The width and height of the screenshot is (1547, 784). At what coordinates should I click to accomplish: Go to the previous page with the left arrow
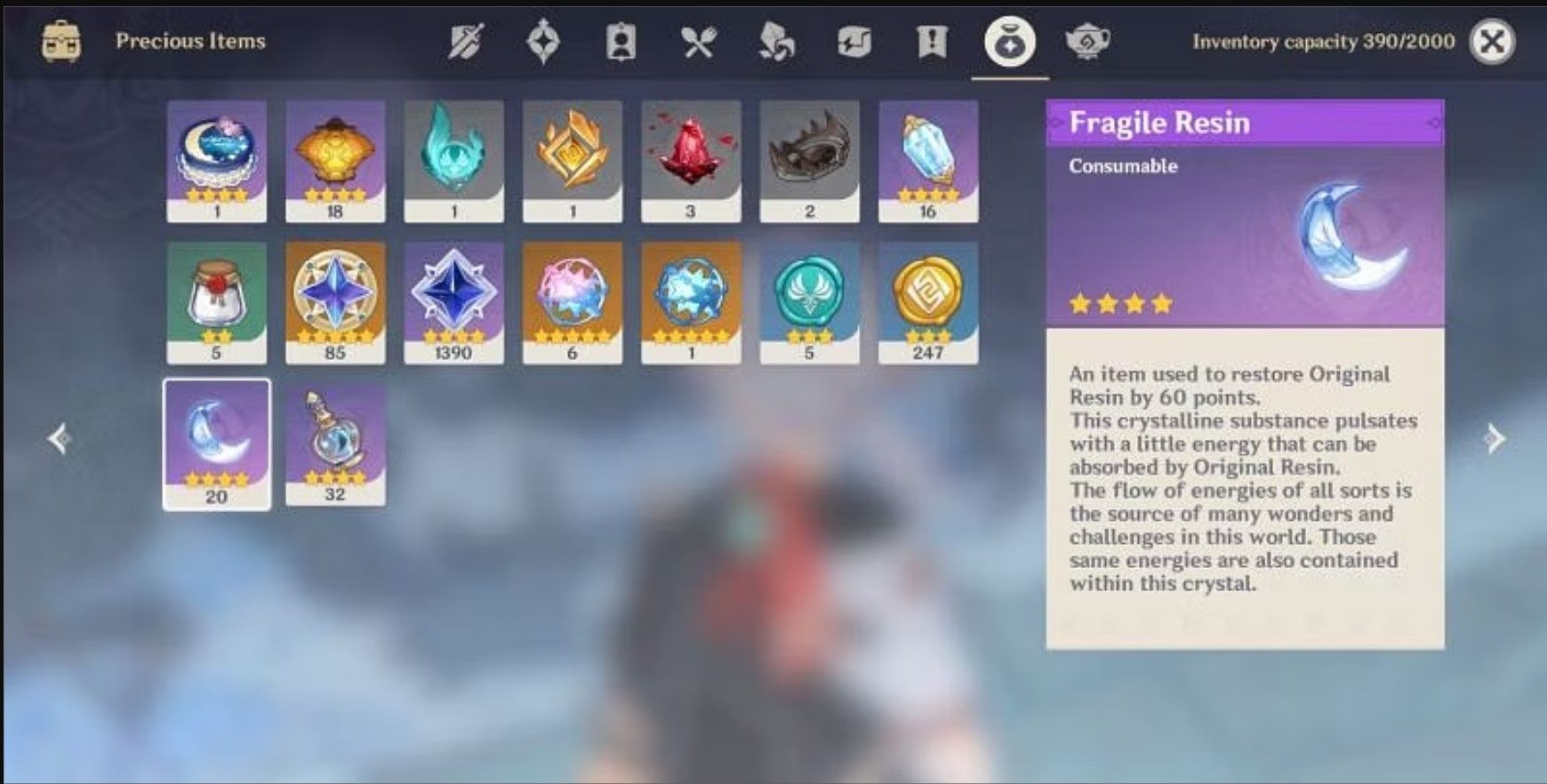[59, 436]
